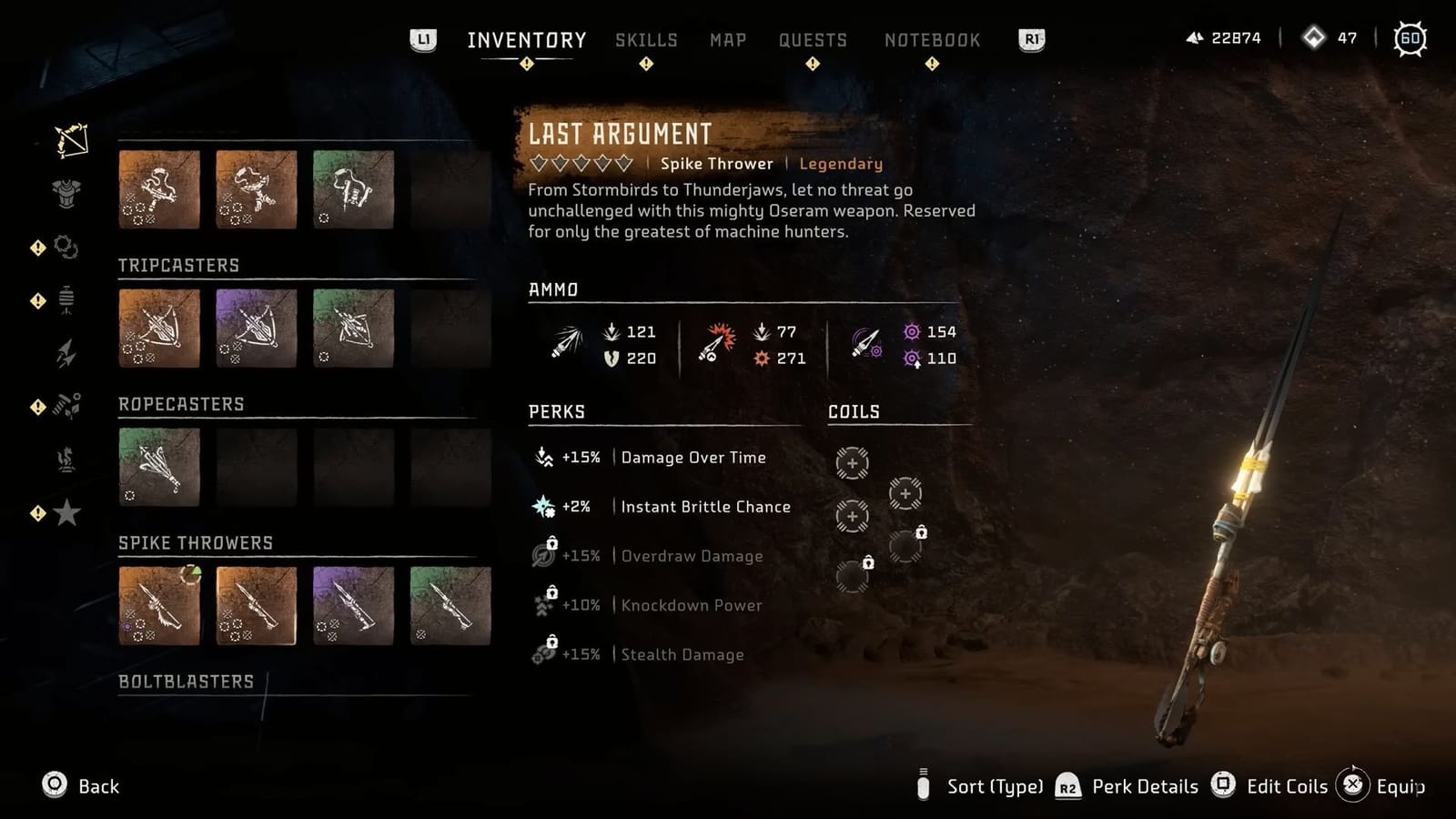The width and height of the screenshot is (1456, 819).
Task: Open the Notebook tab
Action: [932, 39]
